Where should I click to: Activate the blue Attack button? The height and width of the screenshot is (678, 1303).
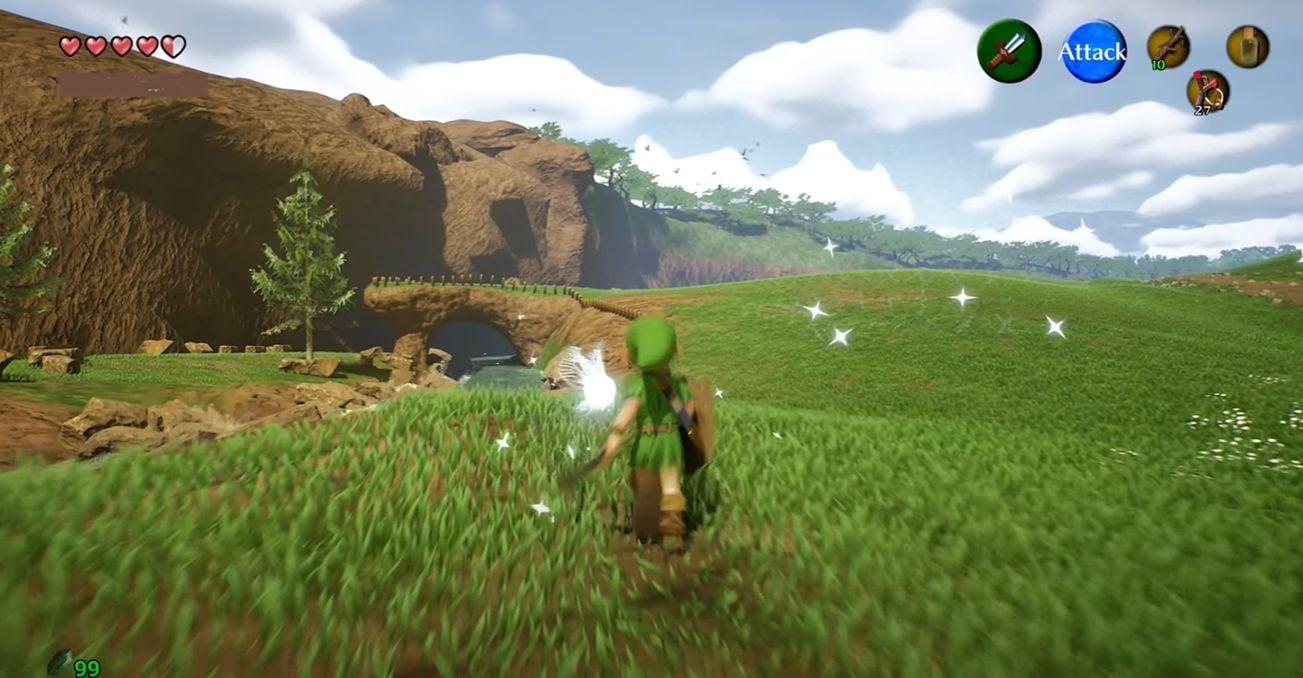pos(1093,51)
